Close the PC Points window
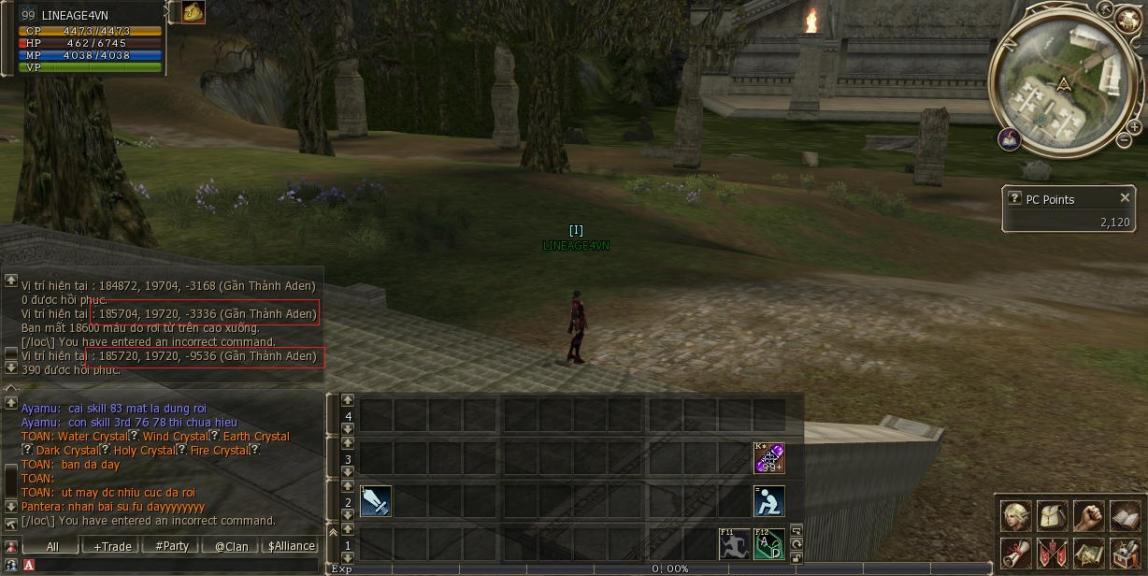Viewport: 1148px width, 576px height. coord(1125,198)
